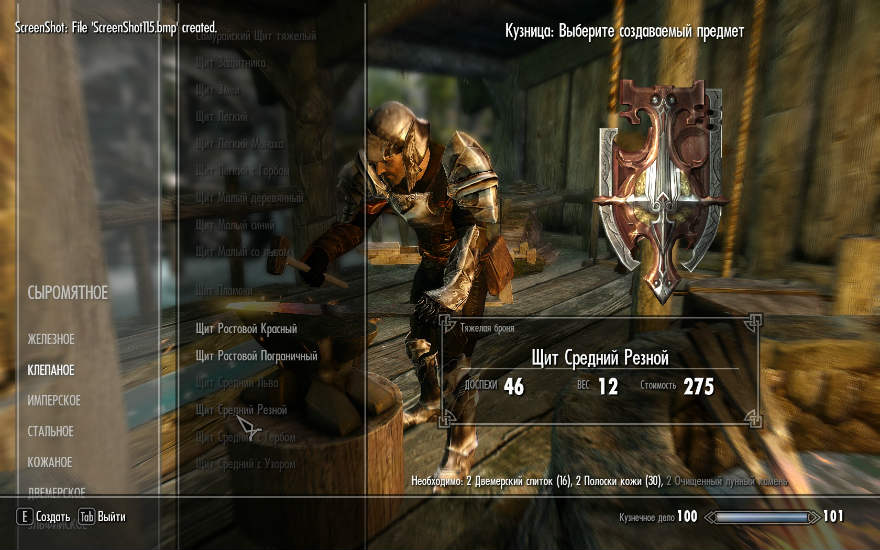880x550 pixels.
Task: Select the Щит Малый синий entry
Action: 235,225
